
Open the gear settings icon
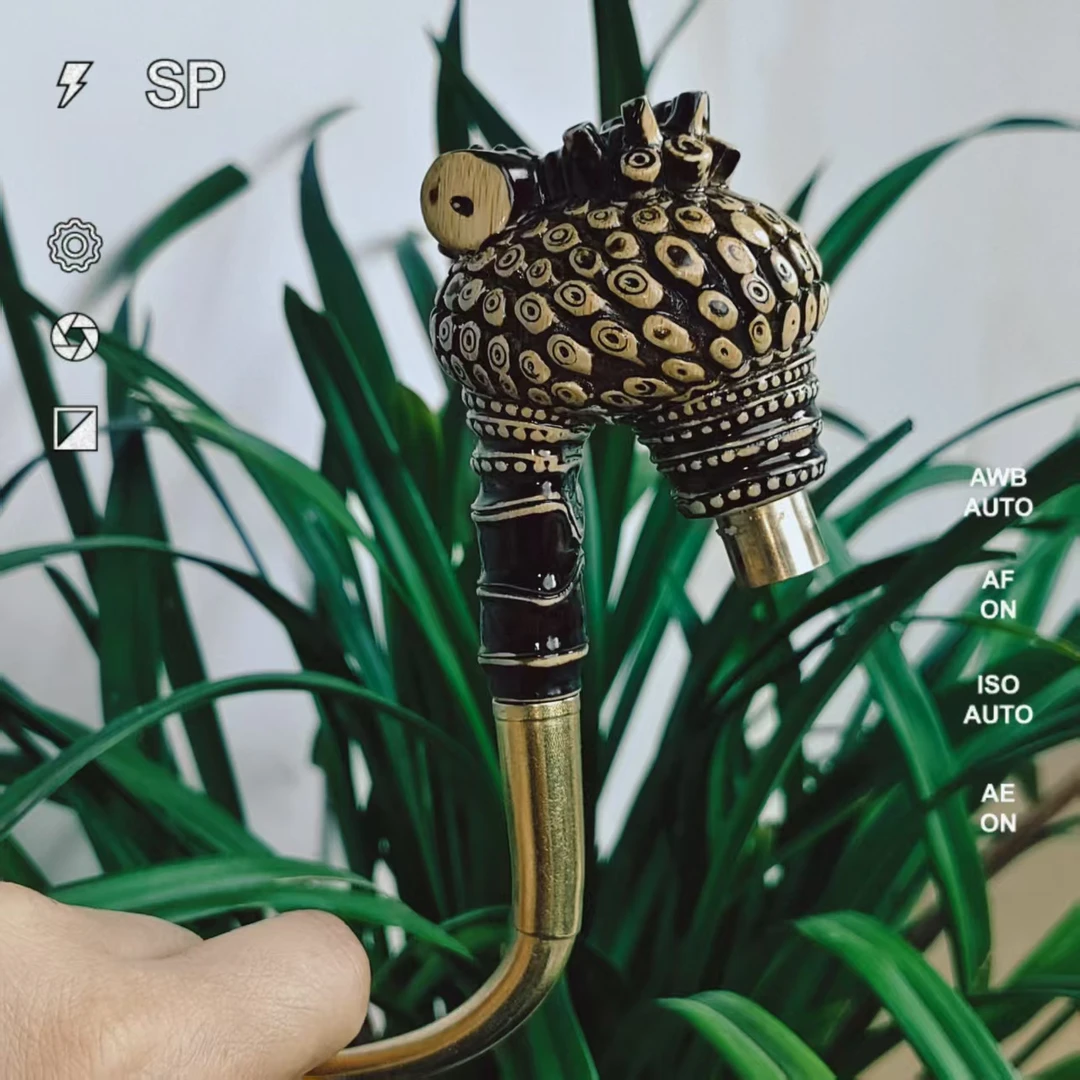point(75,246)
